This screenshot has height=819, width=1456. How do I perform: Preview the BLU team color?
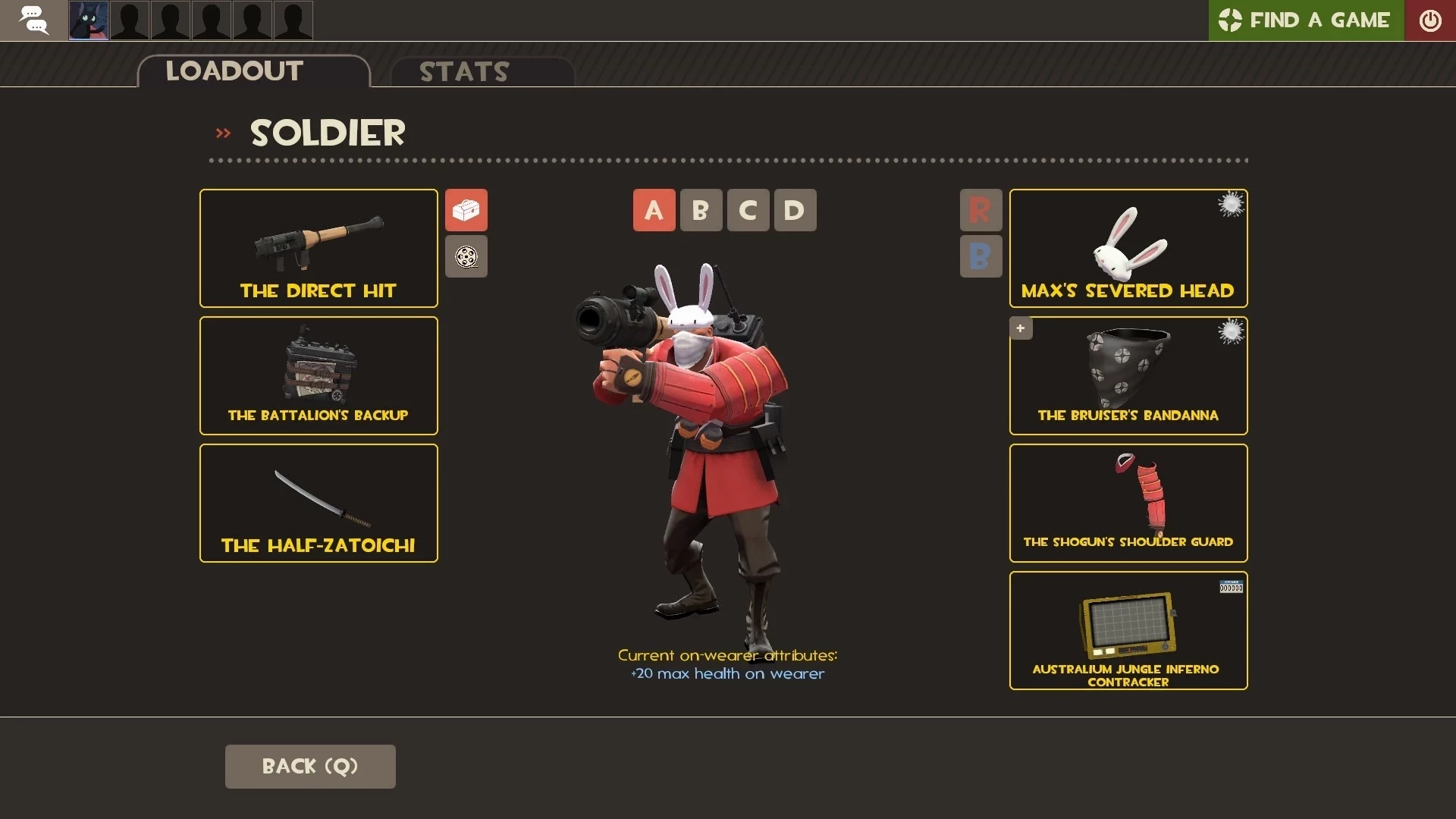point(981,256)
